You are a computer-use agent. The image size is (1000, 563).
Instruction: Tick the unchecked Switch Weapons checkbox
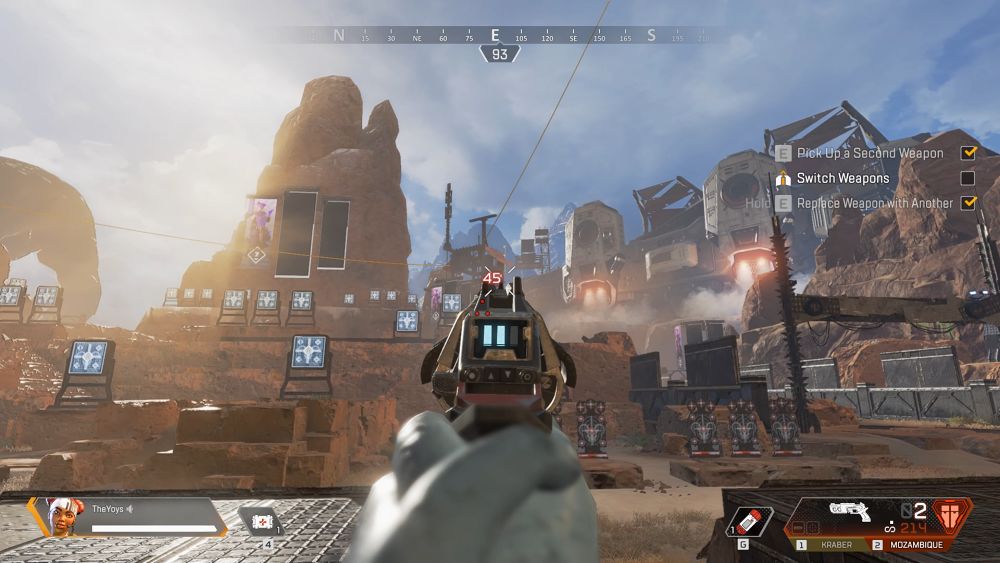(967, 178)
